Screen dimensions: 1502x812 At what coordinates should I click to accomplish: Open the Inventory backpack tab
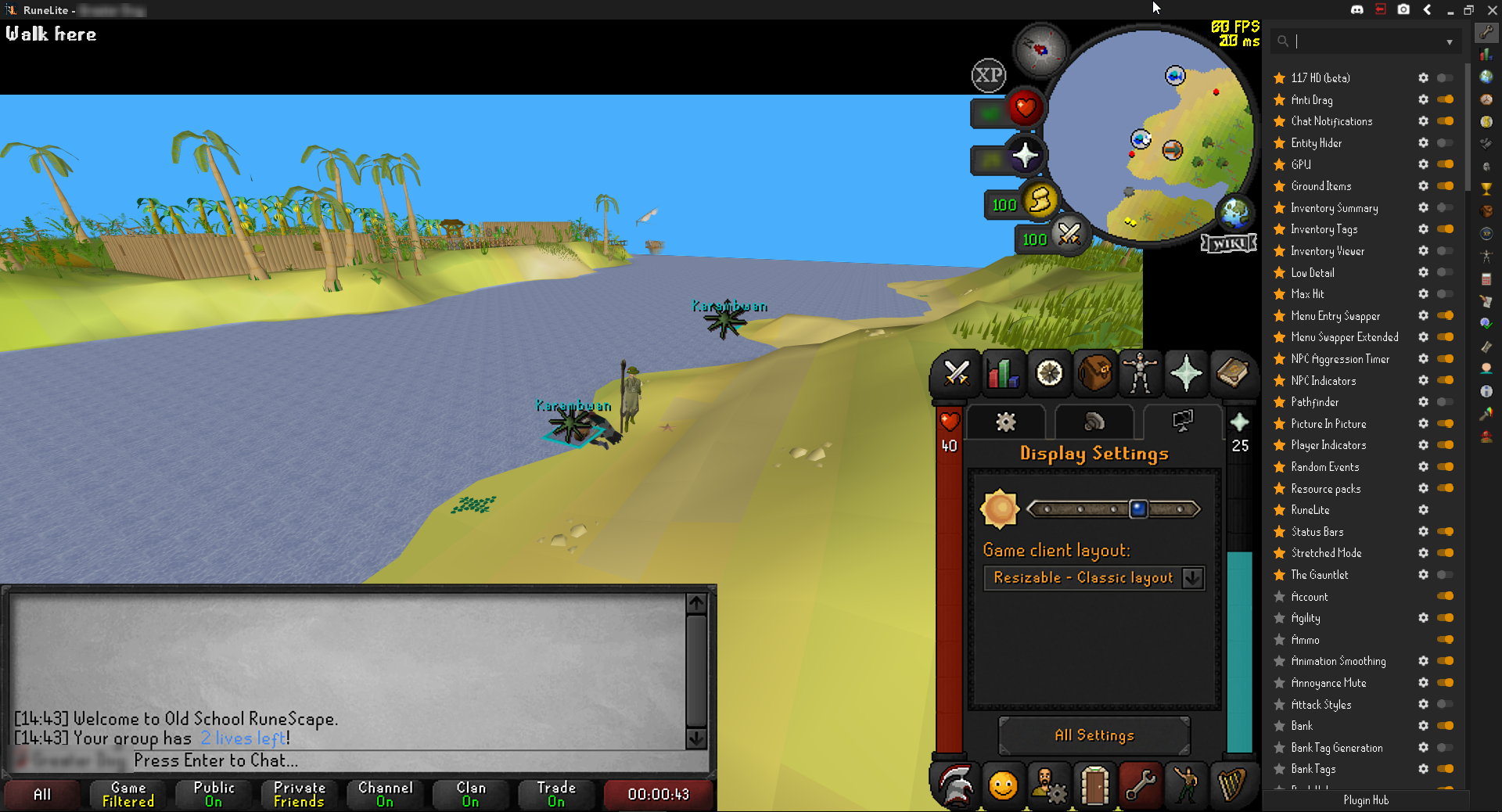pos(1094,374)
